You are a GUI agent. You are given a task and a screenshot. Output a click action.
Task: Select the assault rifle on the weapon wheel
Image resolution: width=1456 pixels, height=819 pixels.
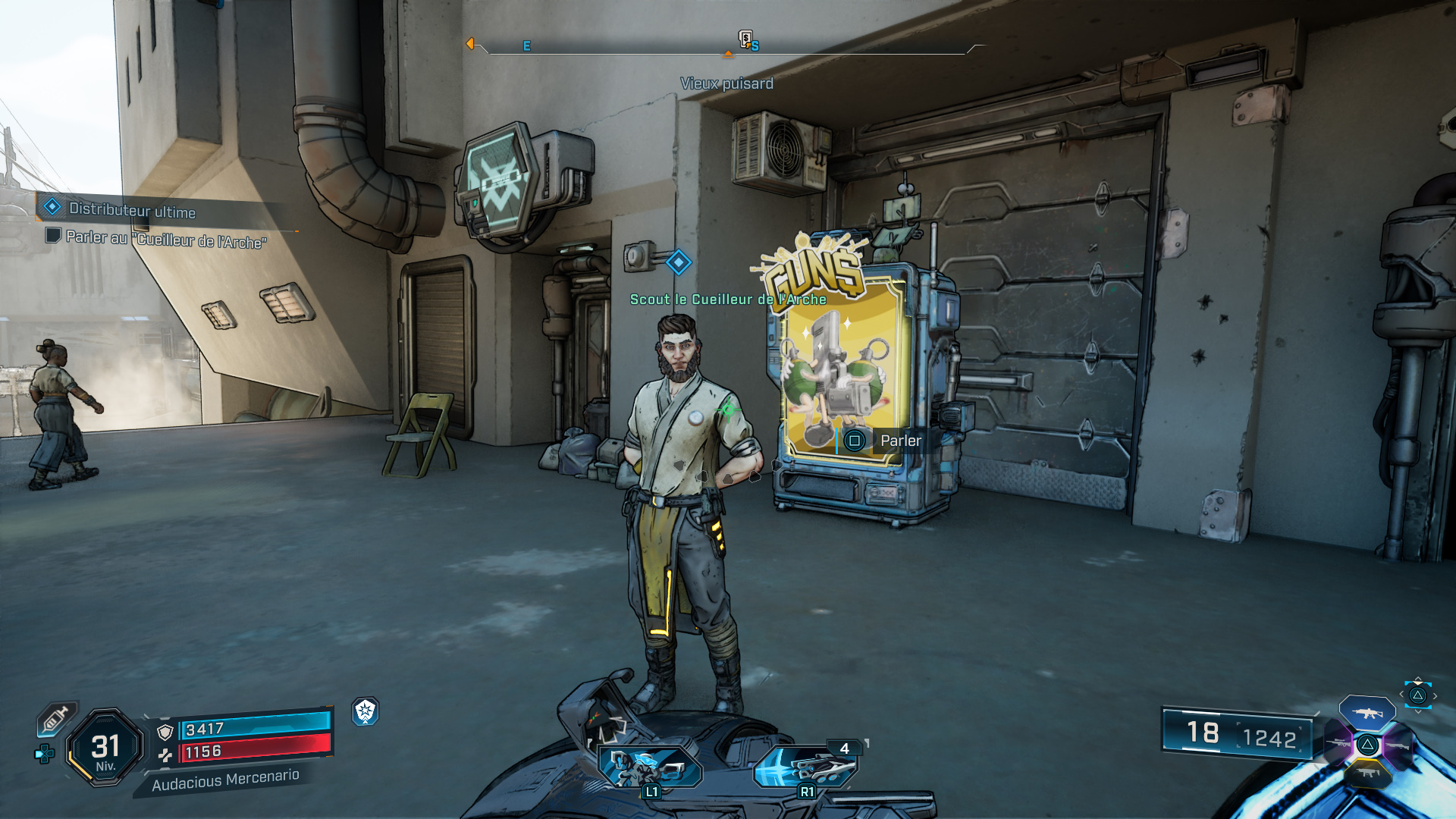point(1367,713)
